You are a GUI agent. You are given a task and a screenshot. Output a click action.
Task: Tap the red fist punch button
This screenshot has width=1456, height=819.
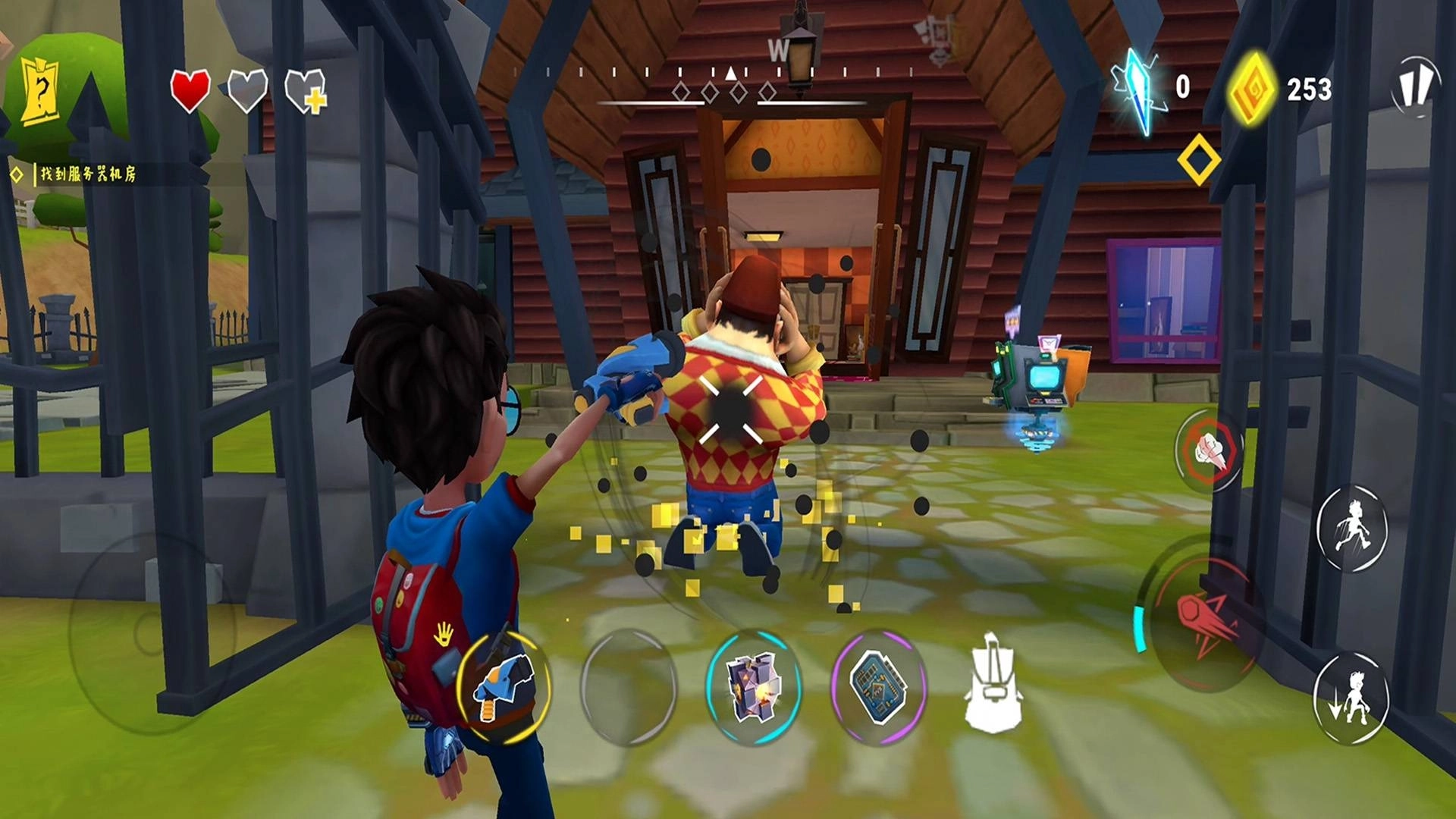(x=1210, y=450)
